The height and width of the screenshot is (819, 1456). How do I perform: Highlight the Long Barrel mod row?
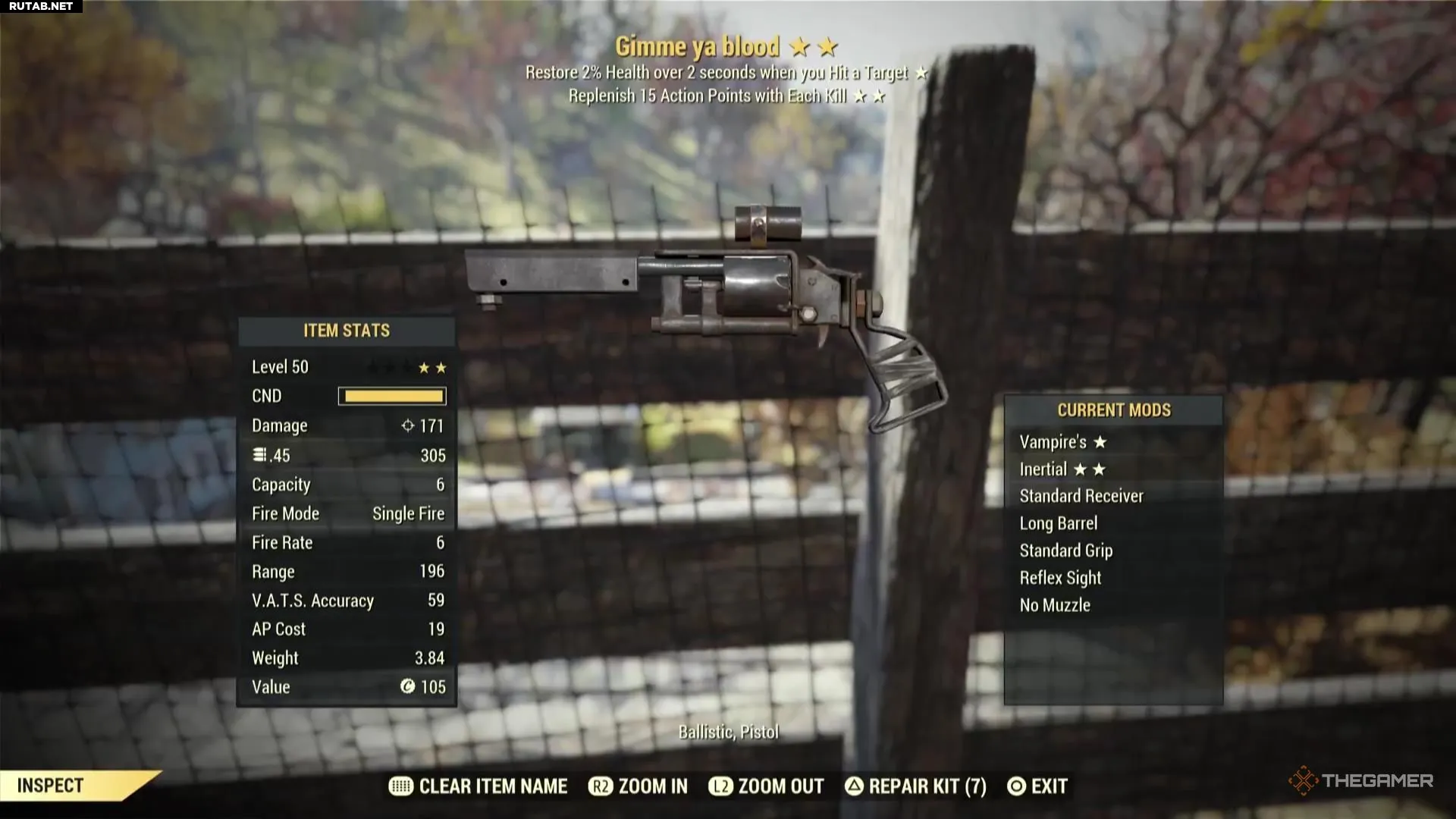coord(1058,524)
